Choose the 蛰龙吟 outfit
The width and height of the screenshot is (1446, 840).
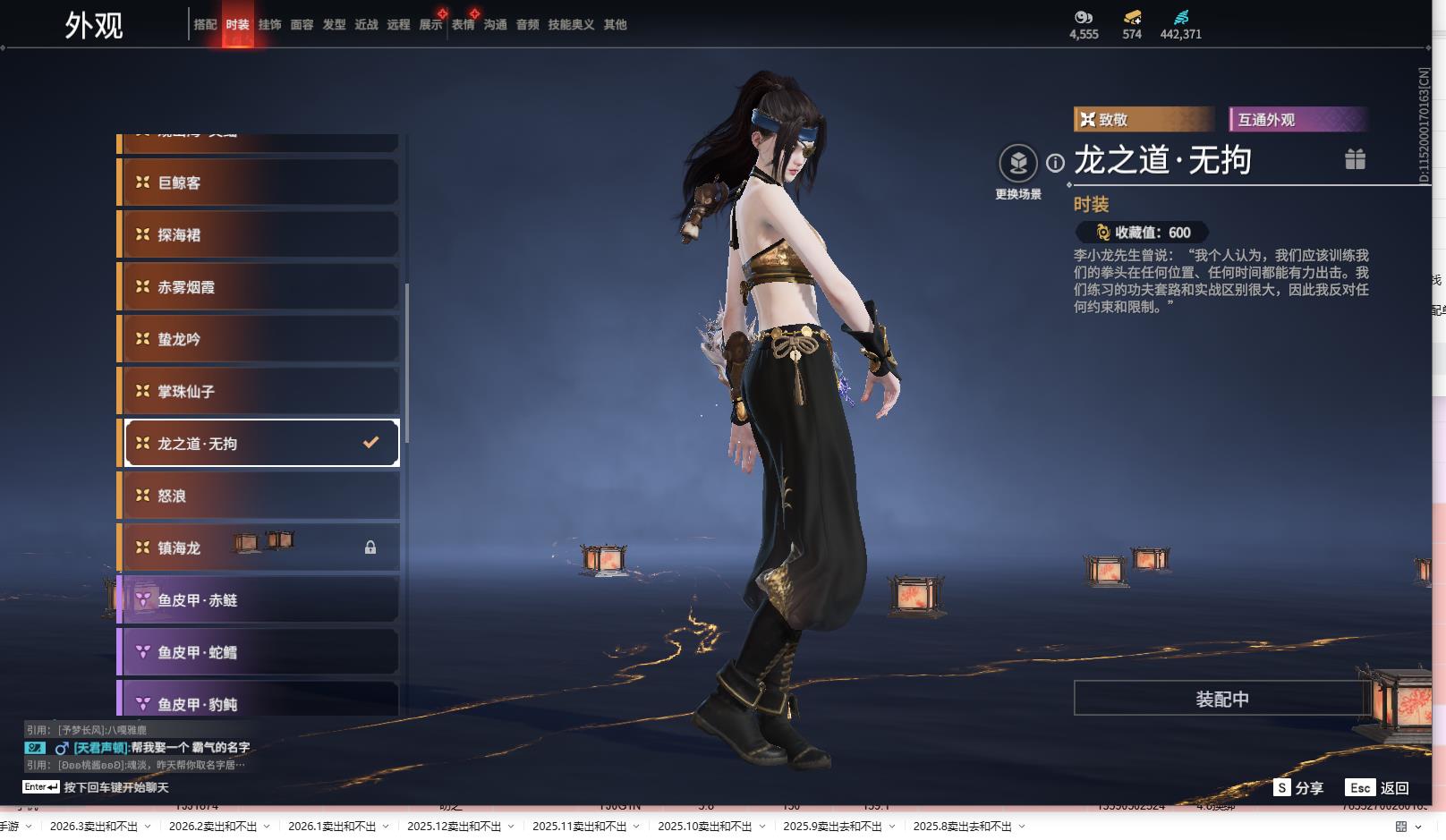(259, 339)
